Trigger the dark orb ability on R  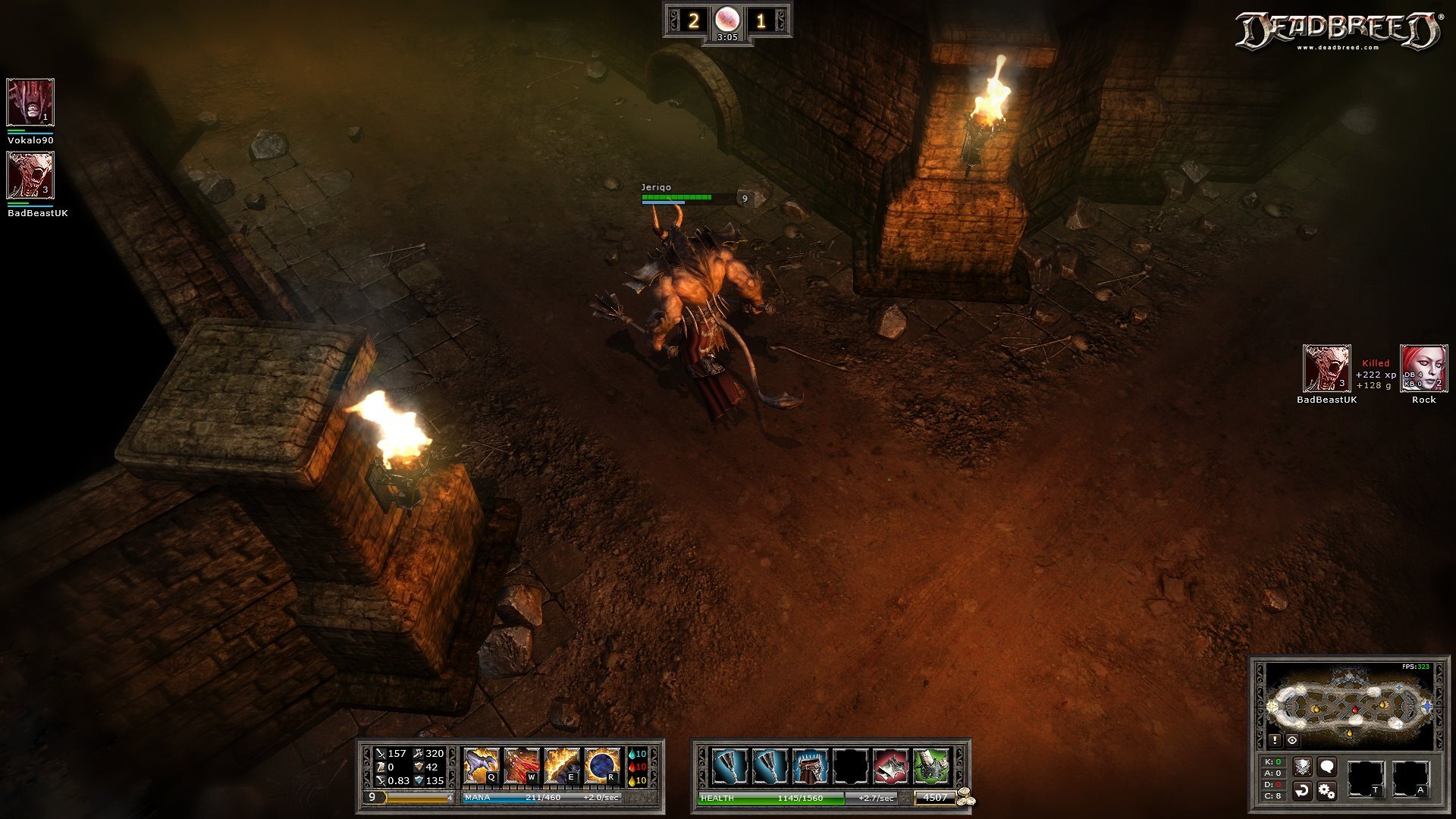tap(601, 766)
